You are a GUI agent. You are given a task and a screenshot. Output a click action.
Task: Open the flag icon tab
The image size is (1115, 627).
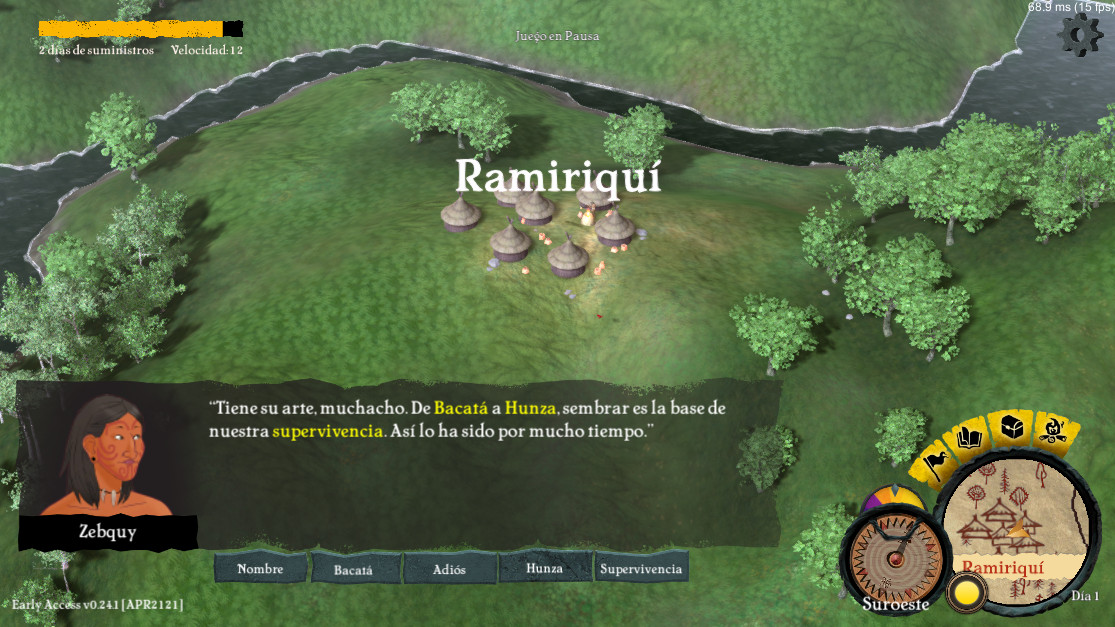(x=936, y=461)
